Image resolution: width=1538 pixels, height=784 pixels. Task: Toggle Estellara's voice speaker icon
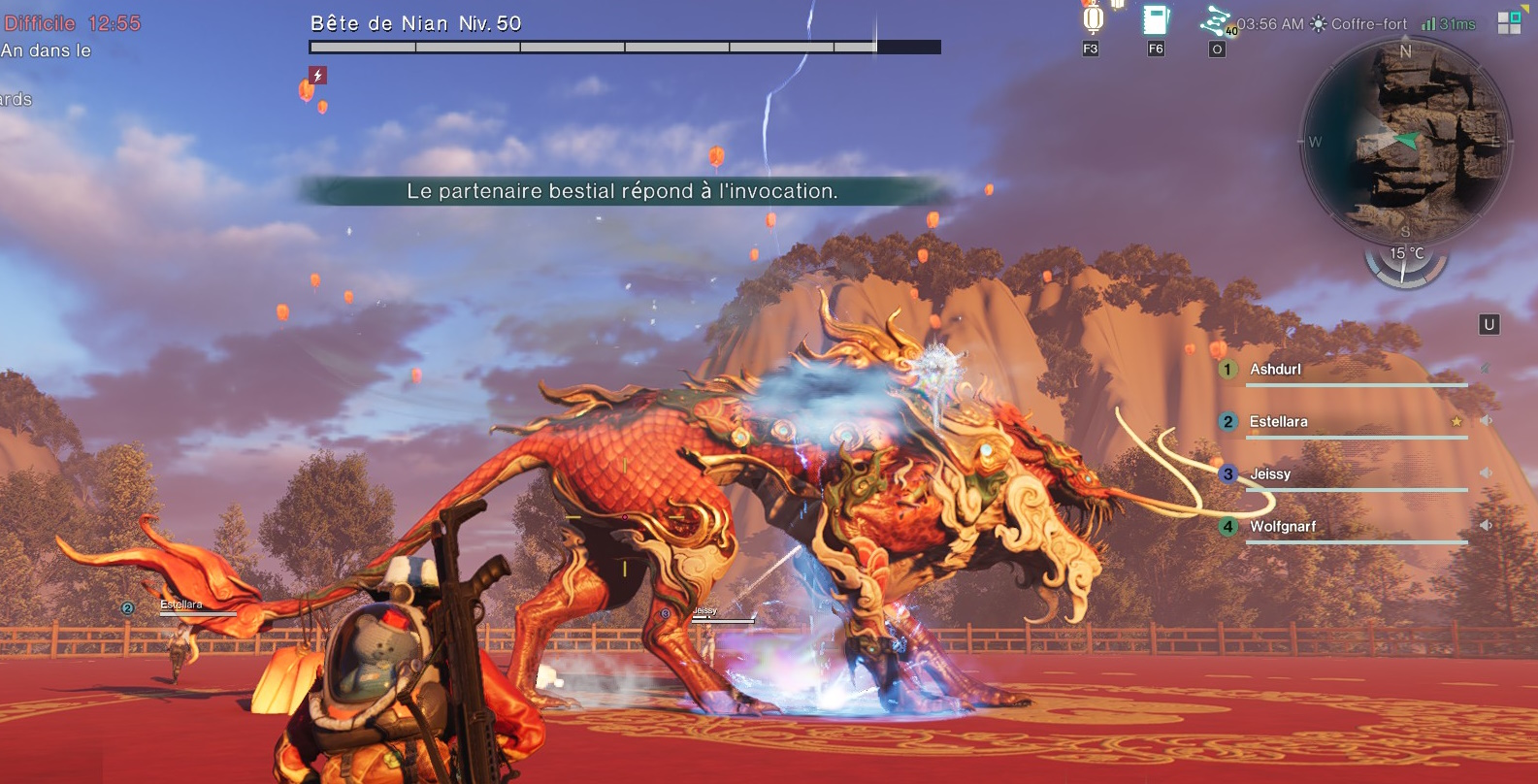(1486, 421)
